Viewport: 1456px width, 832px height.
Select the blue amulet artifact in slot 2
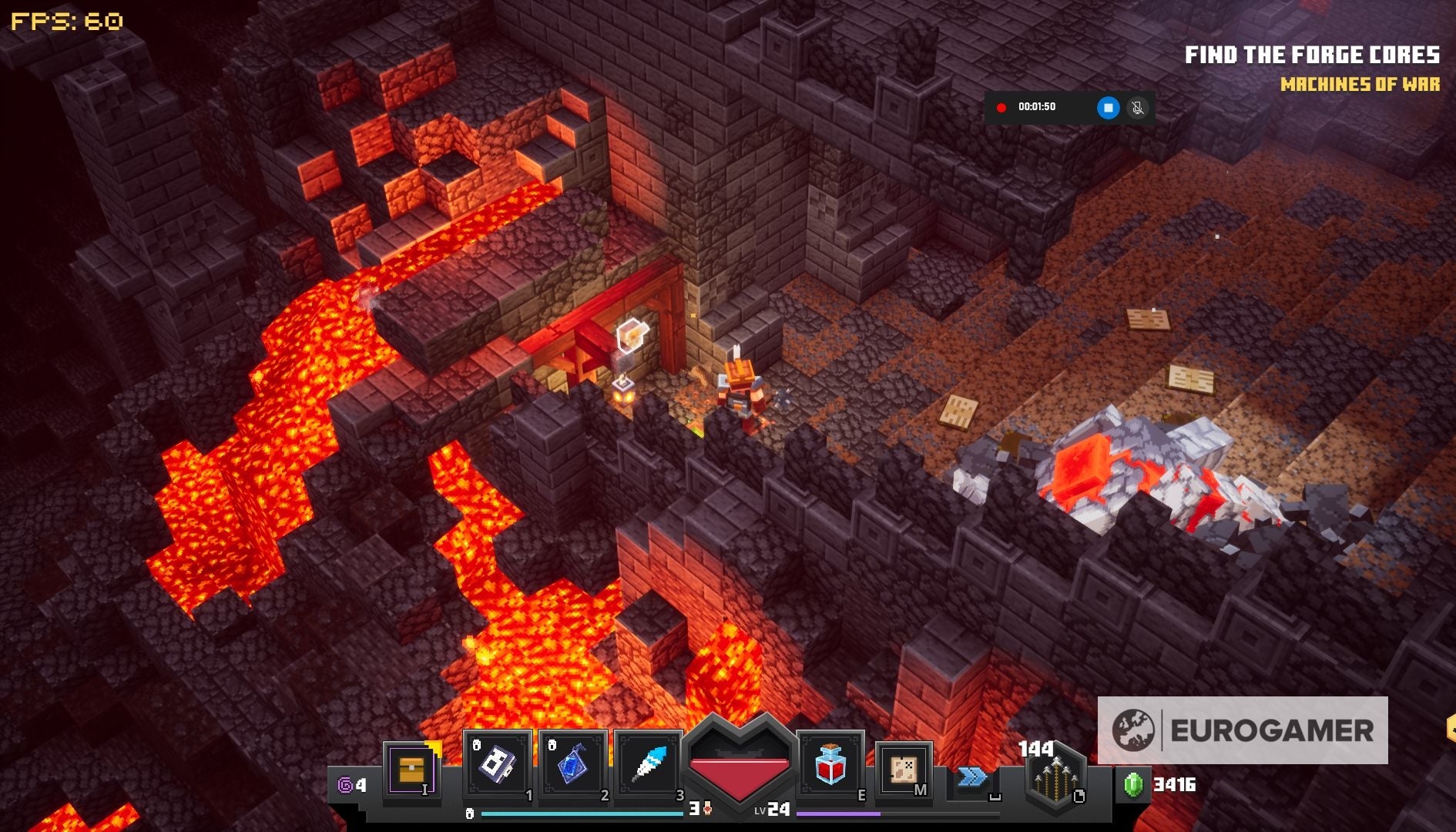click(x=574, y=767)
